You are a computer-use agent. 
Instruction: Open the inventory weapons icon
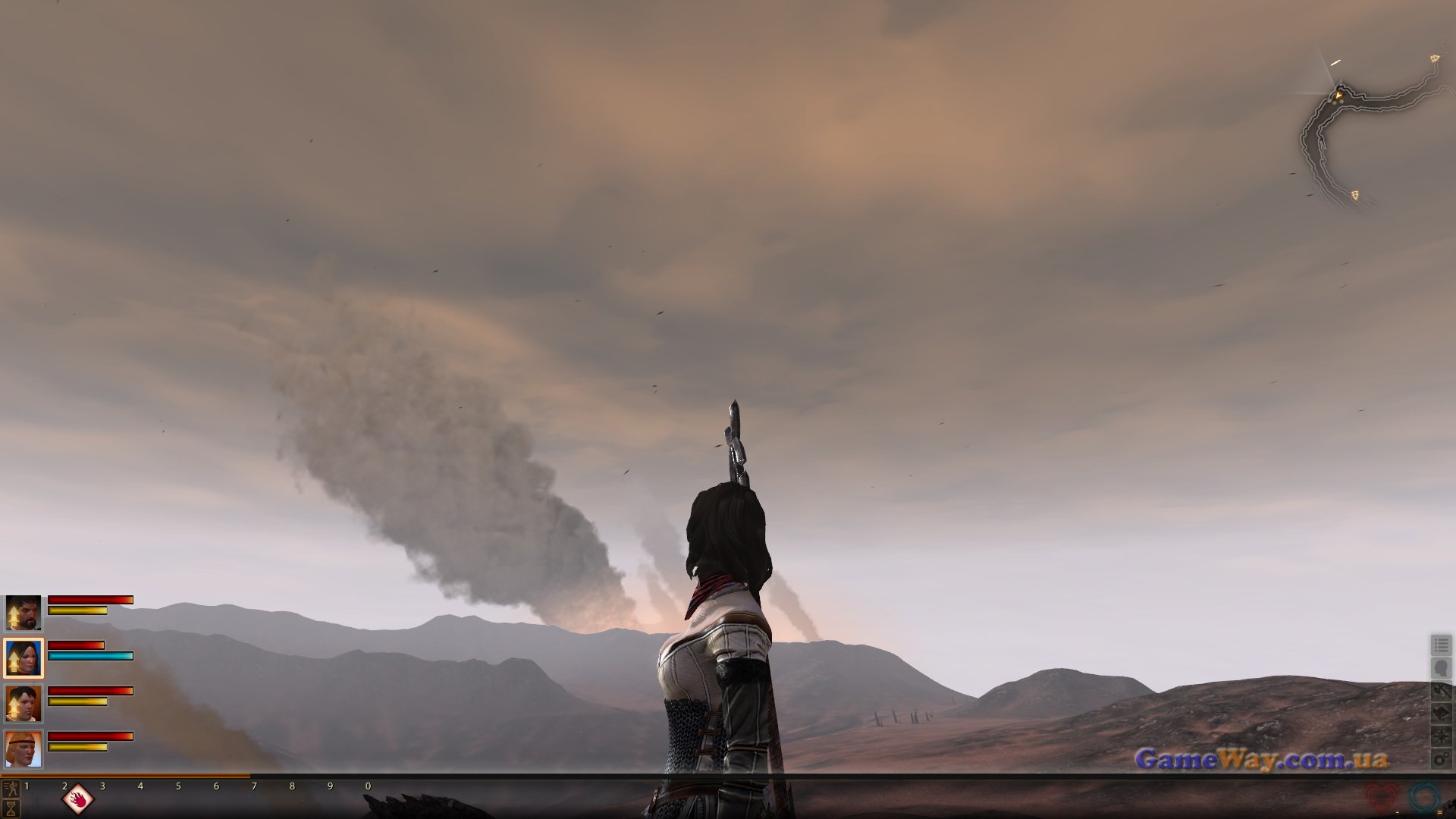tap(1441, 691)
